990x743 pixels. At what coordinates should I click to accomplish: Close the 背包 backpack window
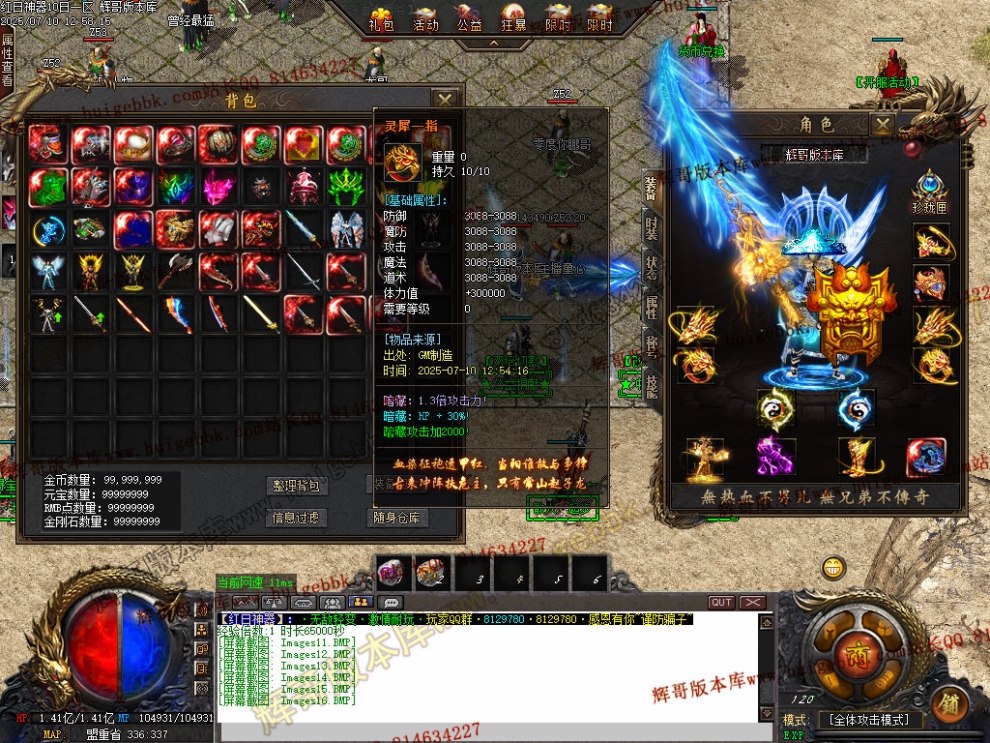[445, 99]
